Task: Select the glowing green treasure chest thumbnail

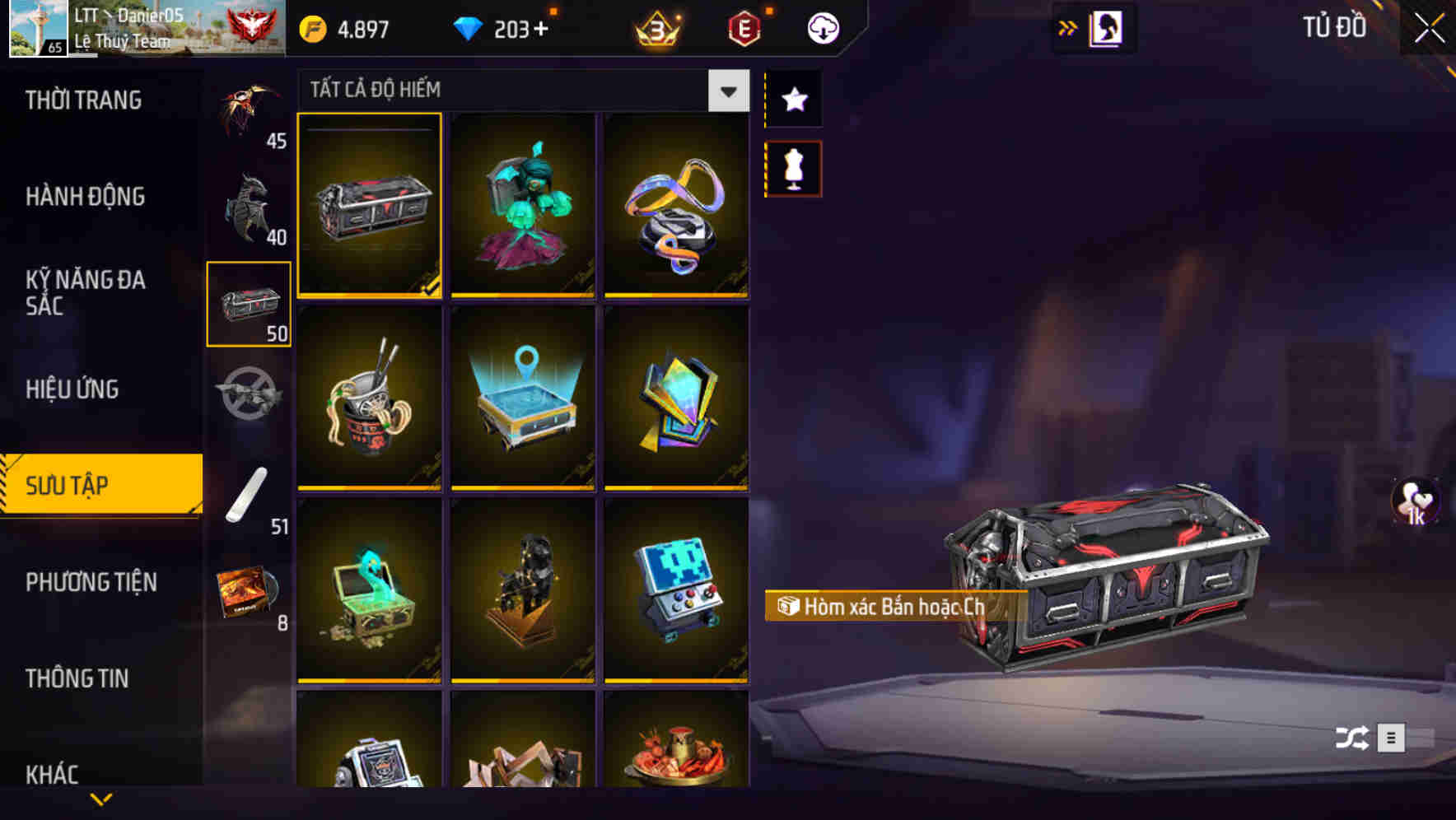Action: (x=369, y=591)
